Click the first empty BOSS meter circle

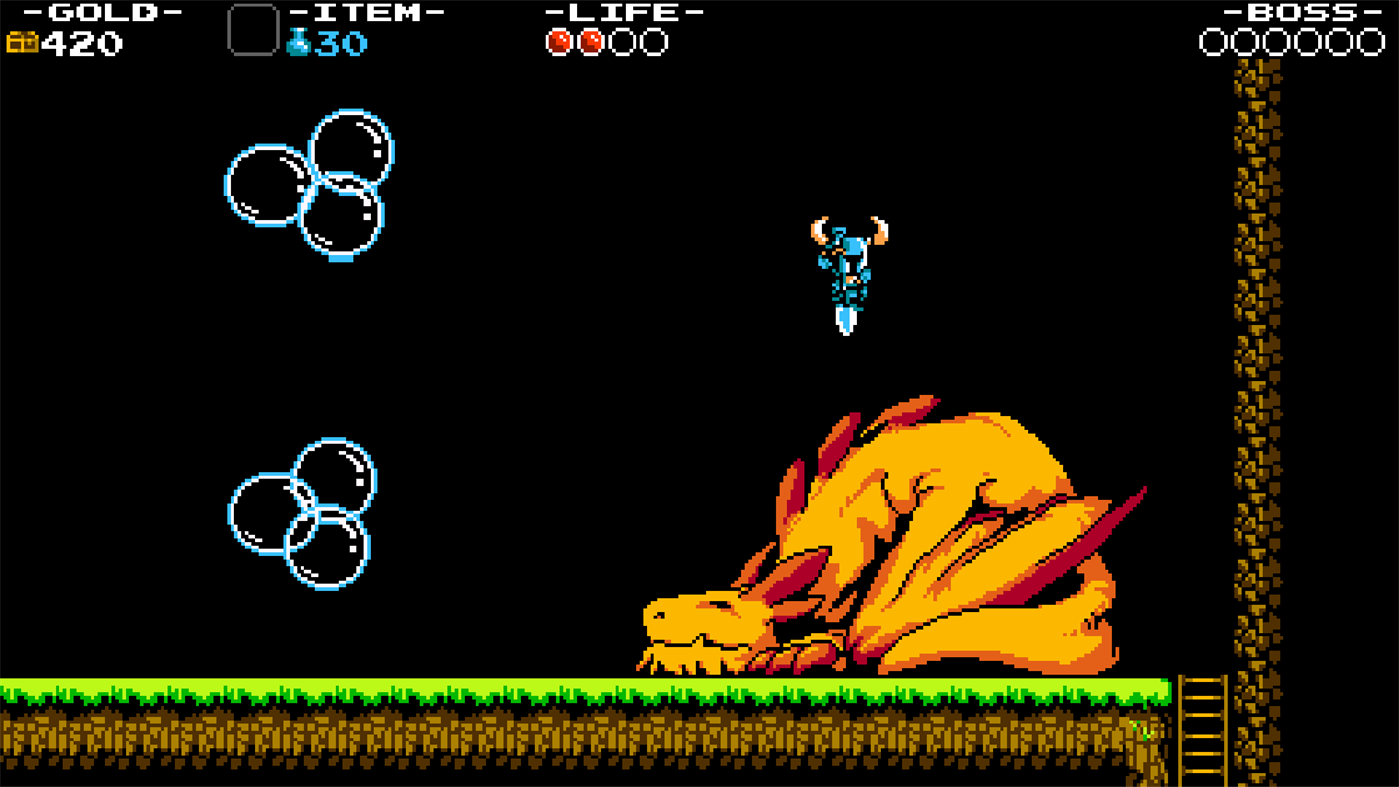1211,42
